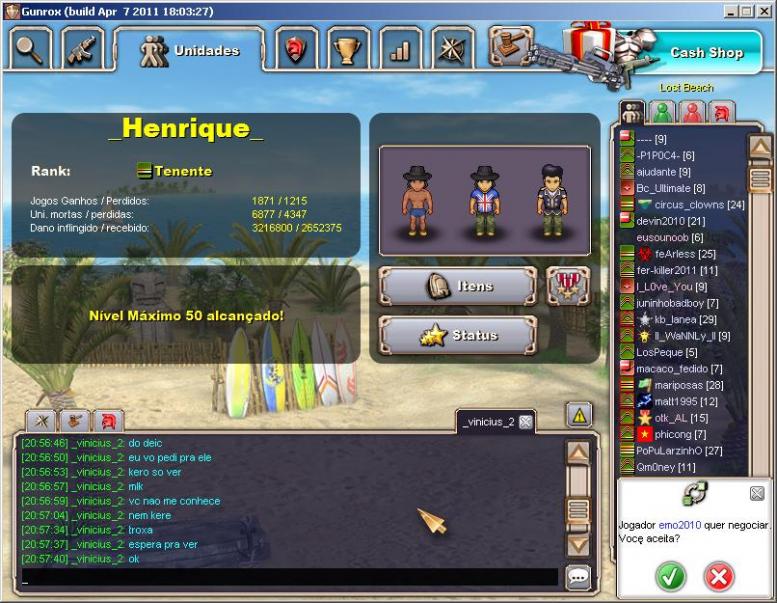The image size is (777, 603).
Task: Open the bar chart rankings tab
Action: coord(401,48)
